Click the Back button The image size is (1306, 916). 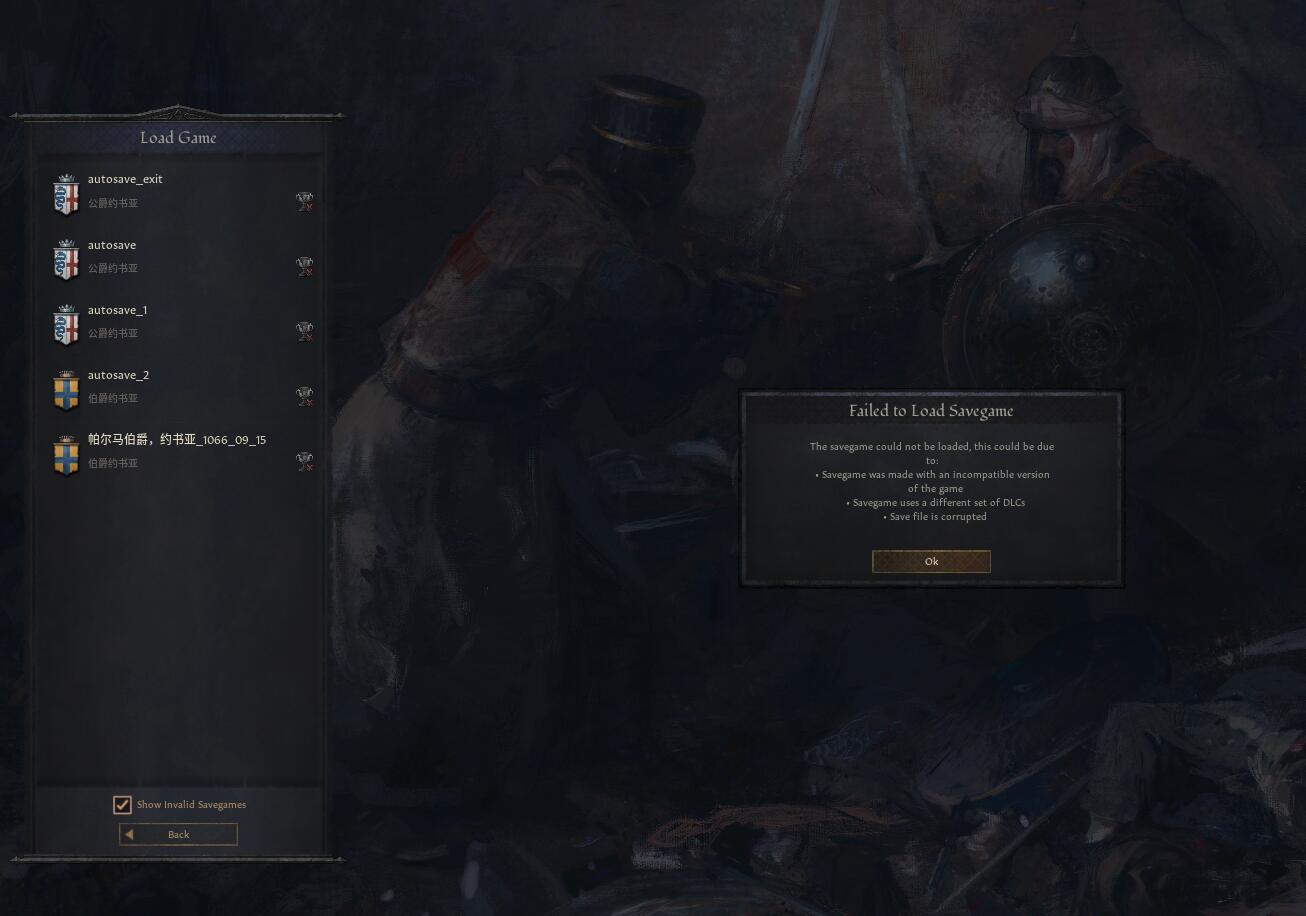click(x=178, y=834)
